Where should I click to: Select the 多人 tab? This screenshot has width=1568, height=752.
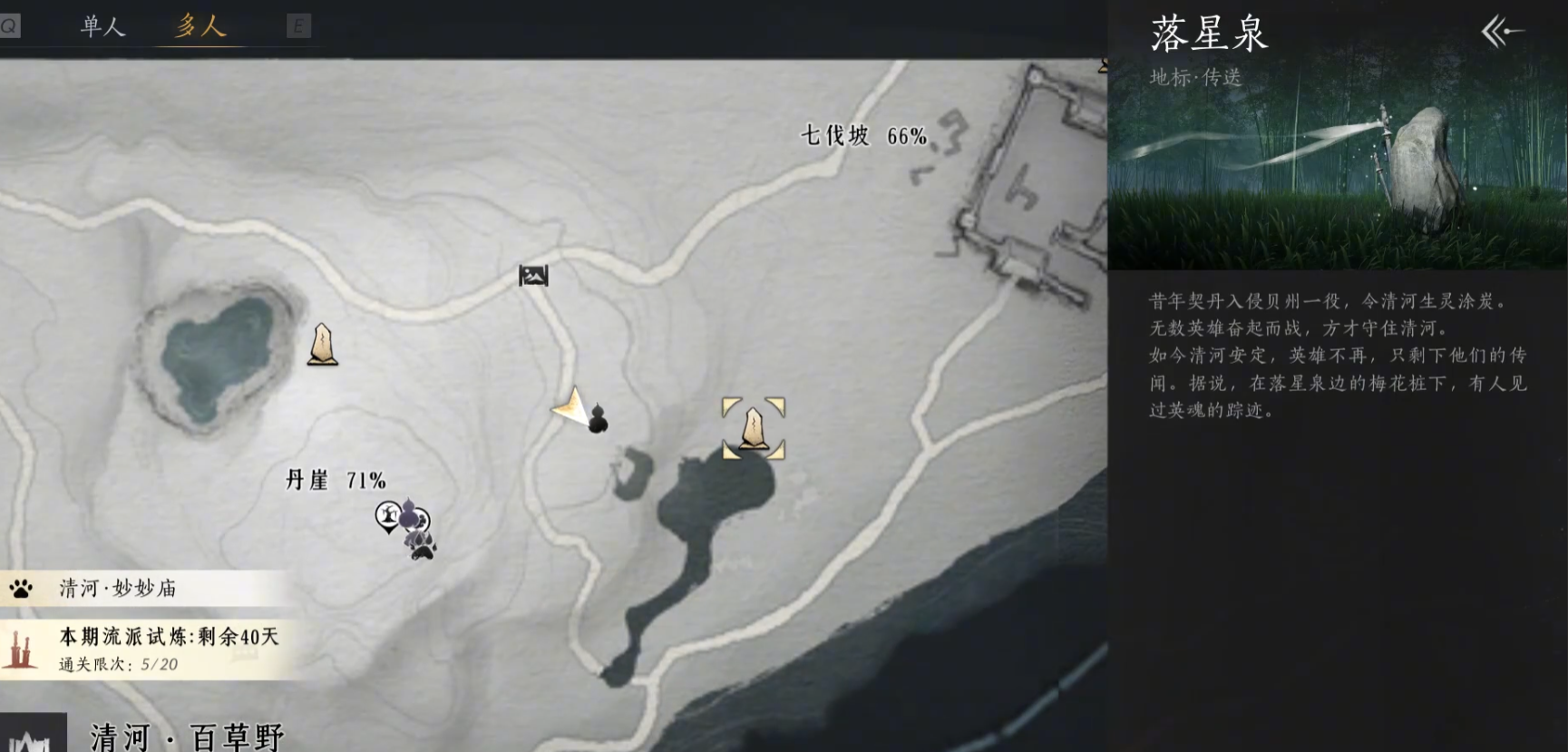coord(200,26)
